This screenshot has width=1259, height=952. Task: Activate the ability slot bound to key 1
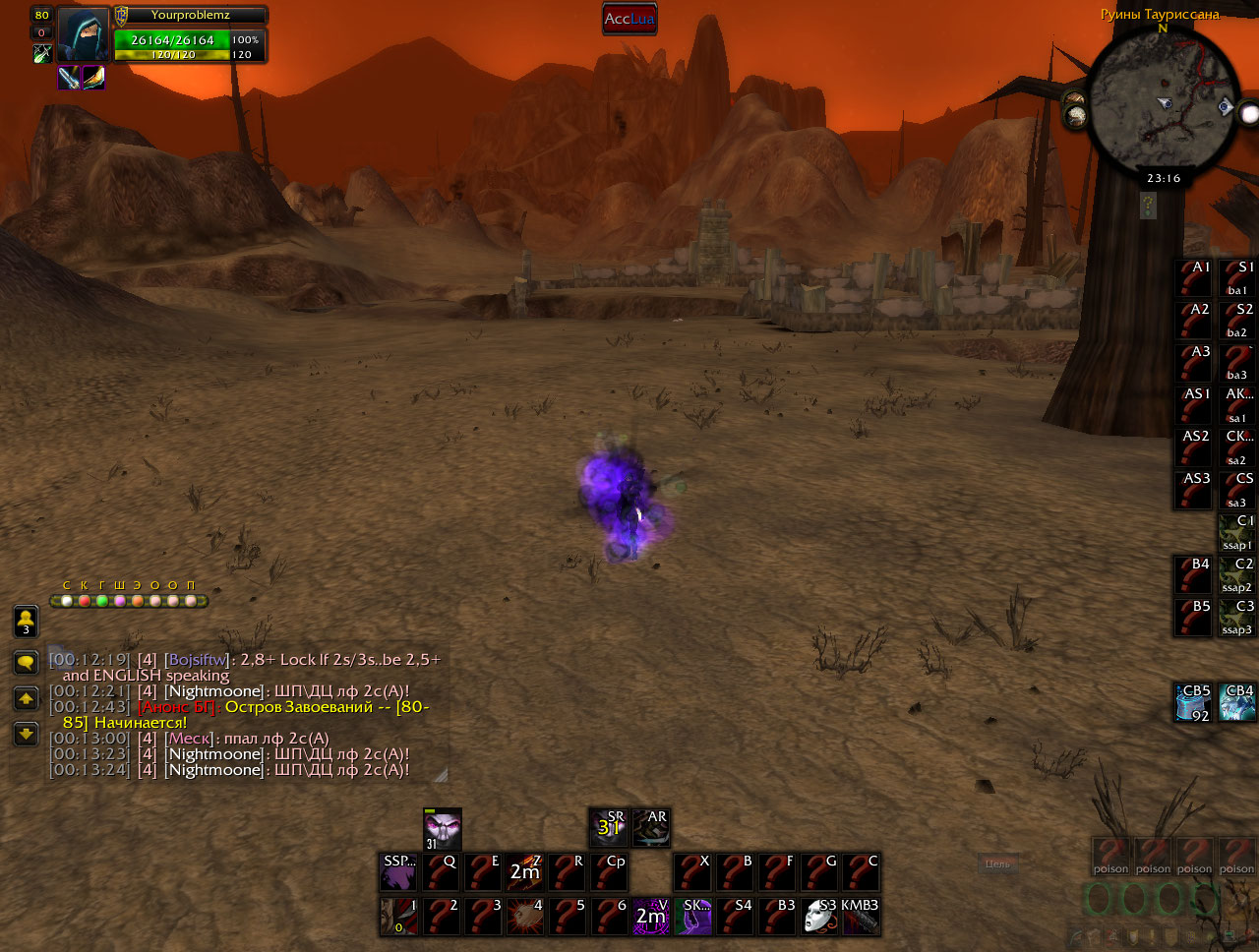pyautogui.click(x=399, y=917)
